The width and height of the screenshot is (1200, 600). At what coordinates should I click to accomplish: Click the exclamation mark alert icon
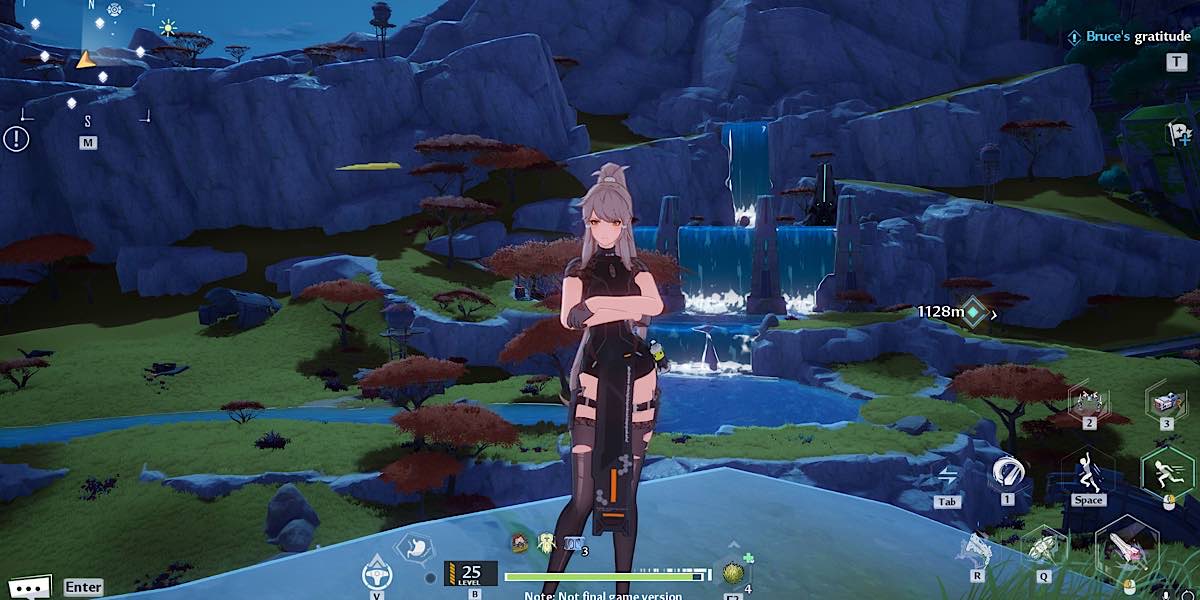click(x=16, y=138)
